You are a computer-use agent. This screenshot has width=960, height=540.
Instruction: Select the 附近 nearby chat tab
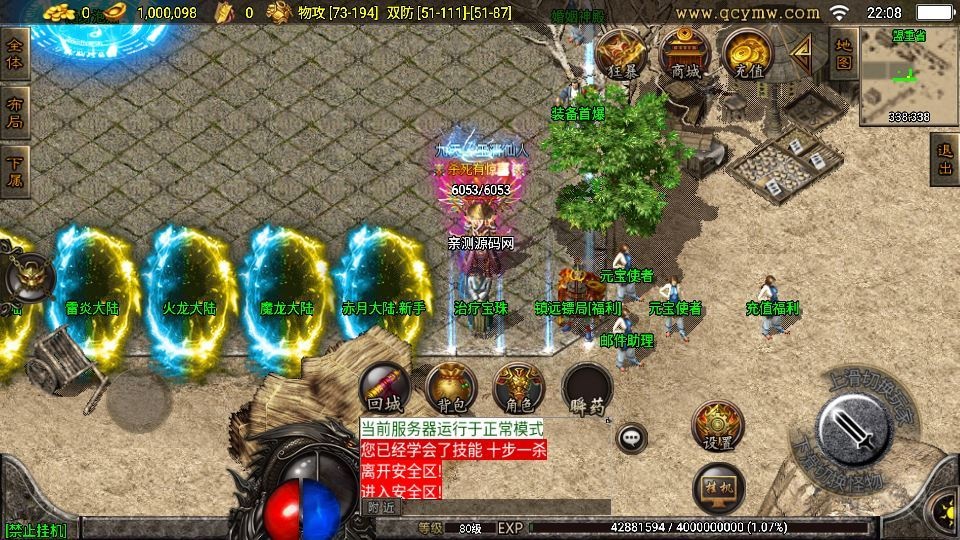click(381, 508)
